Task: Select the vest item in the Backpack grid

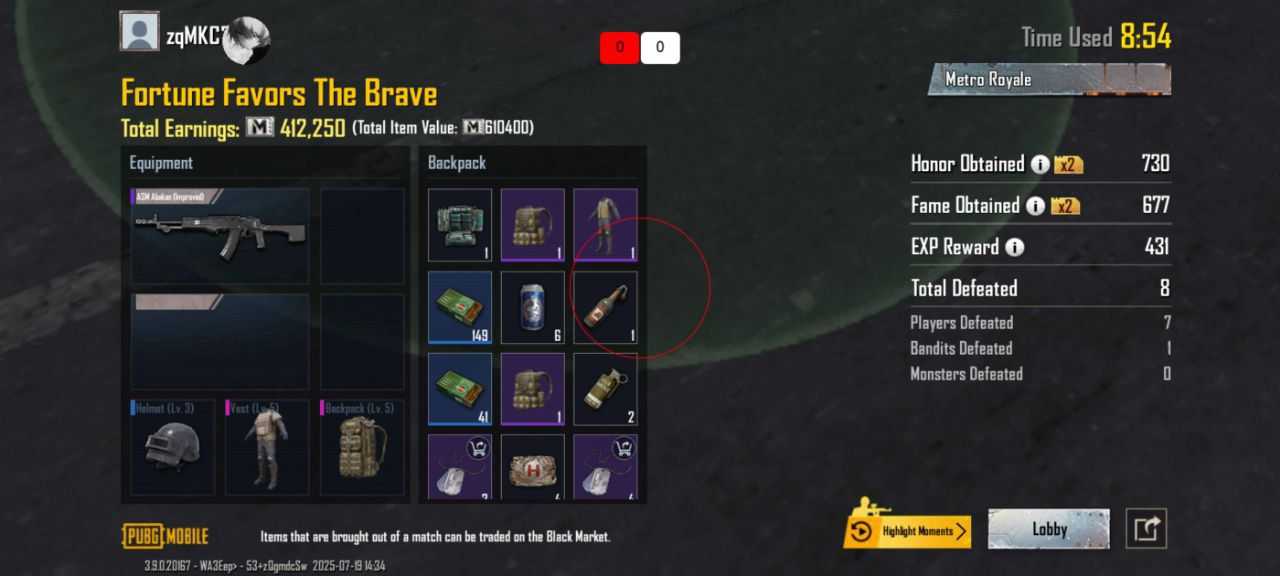Action: [x=605, y=225]
